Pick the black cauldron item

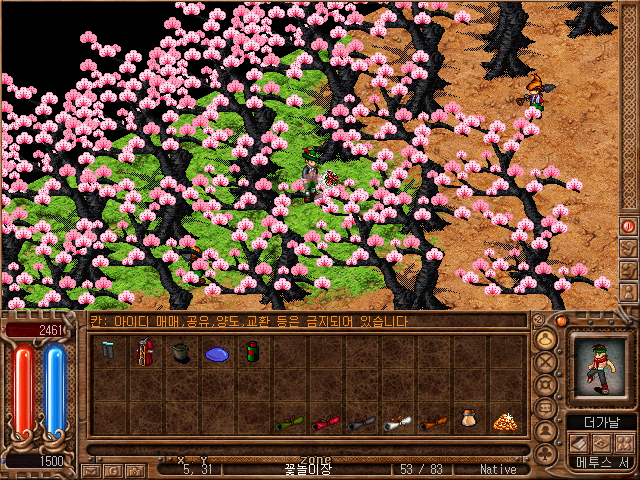coord(181,352)
